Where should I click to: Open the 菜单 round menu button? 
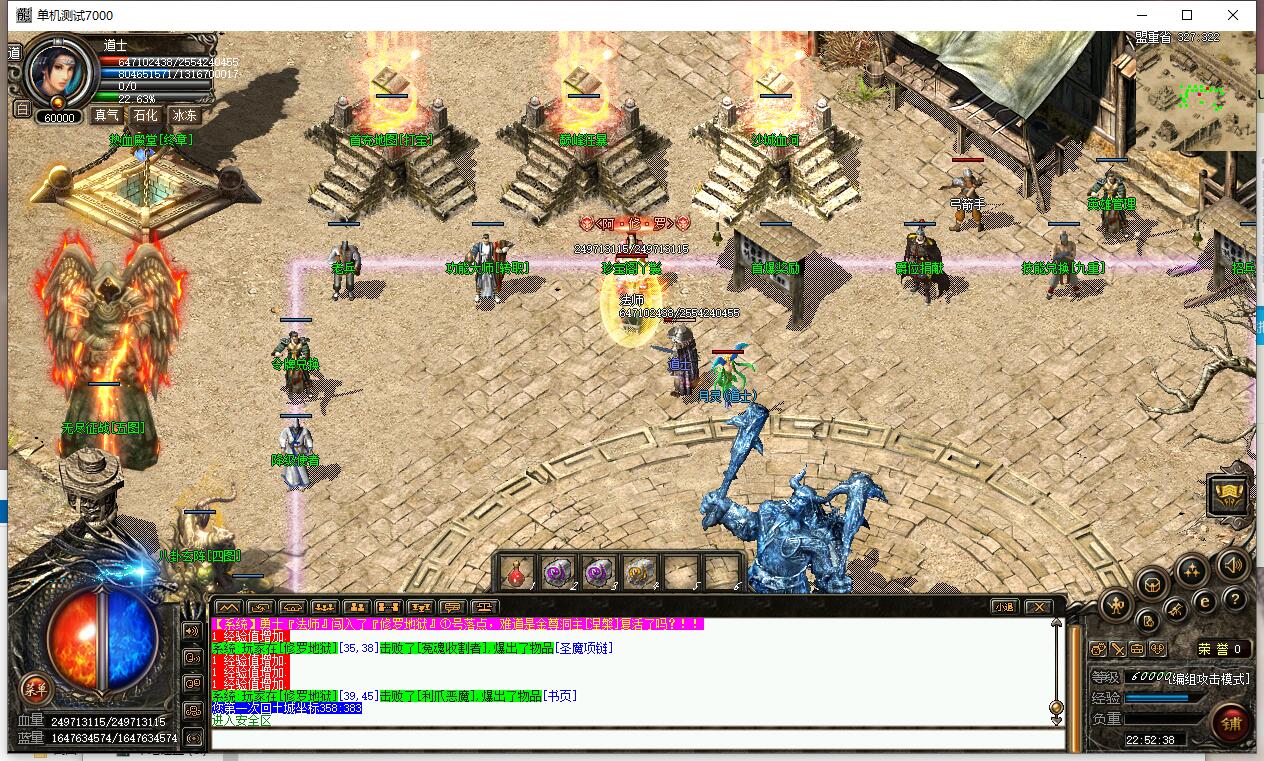36,687
